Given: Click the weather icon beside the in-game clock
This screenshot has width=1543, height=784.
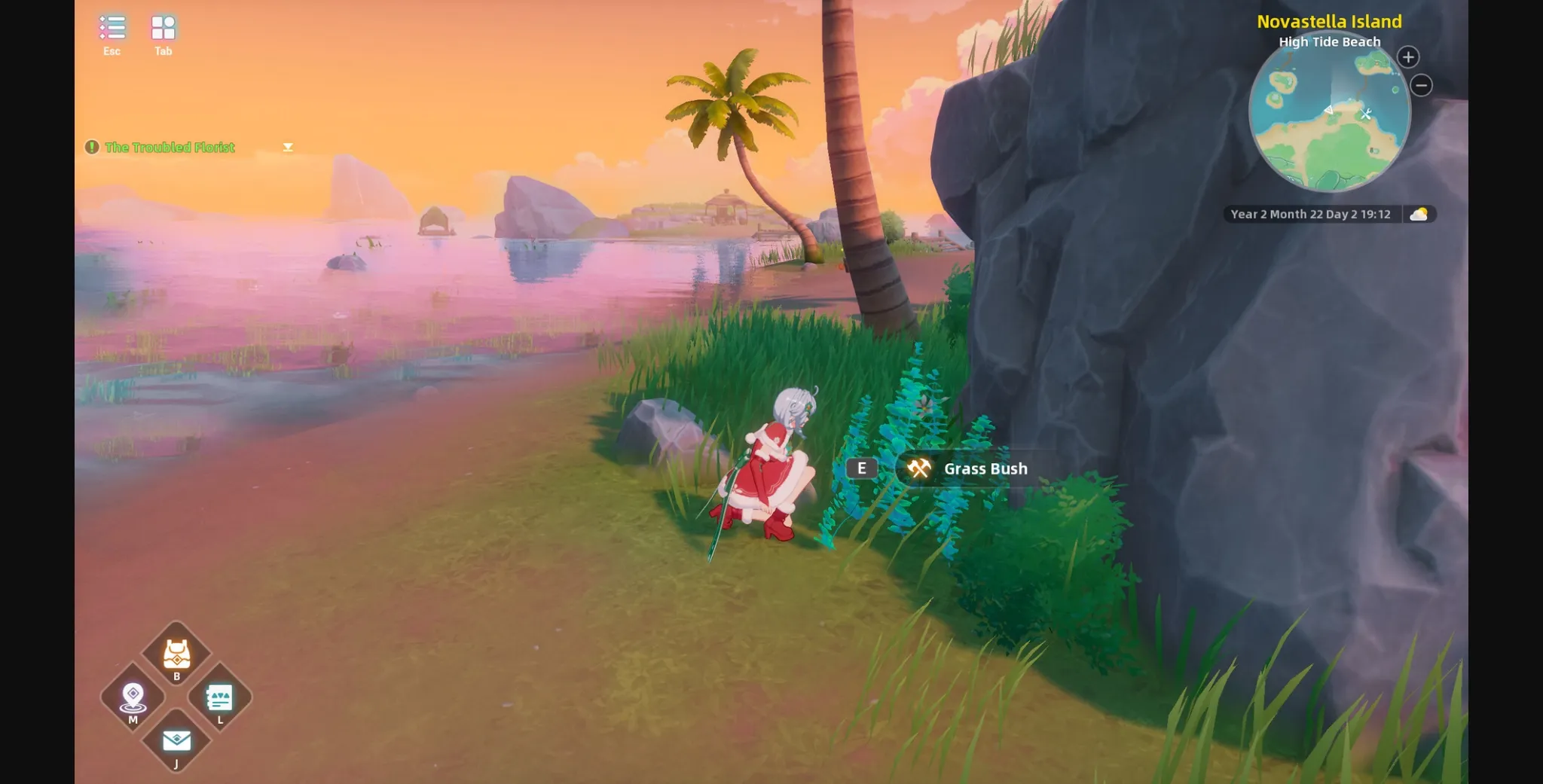Looking at the screenshot, I should 1421,214.
